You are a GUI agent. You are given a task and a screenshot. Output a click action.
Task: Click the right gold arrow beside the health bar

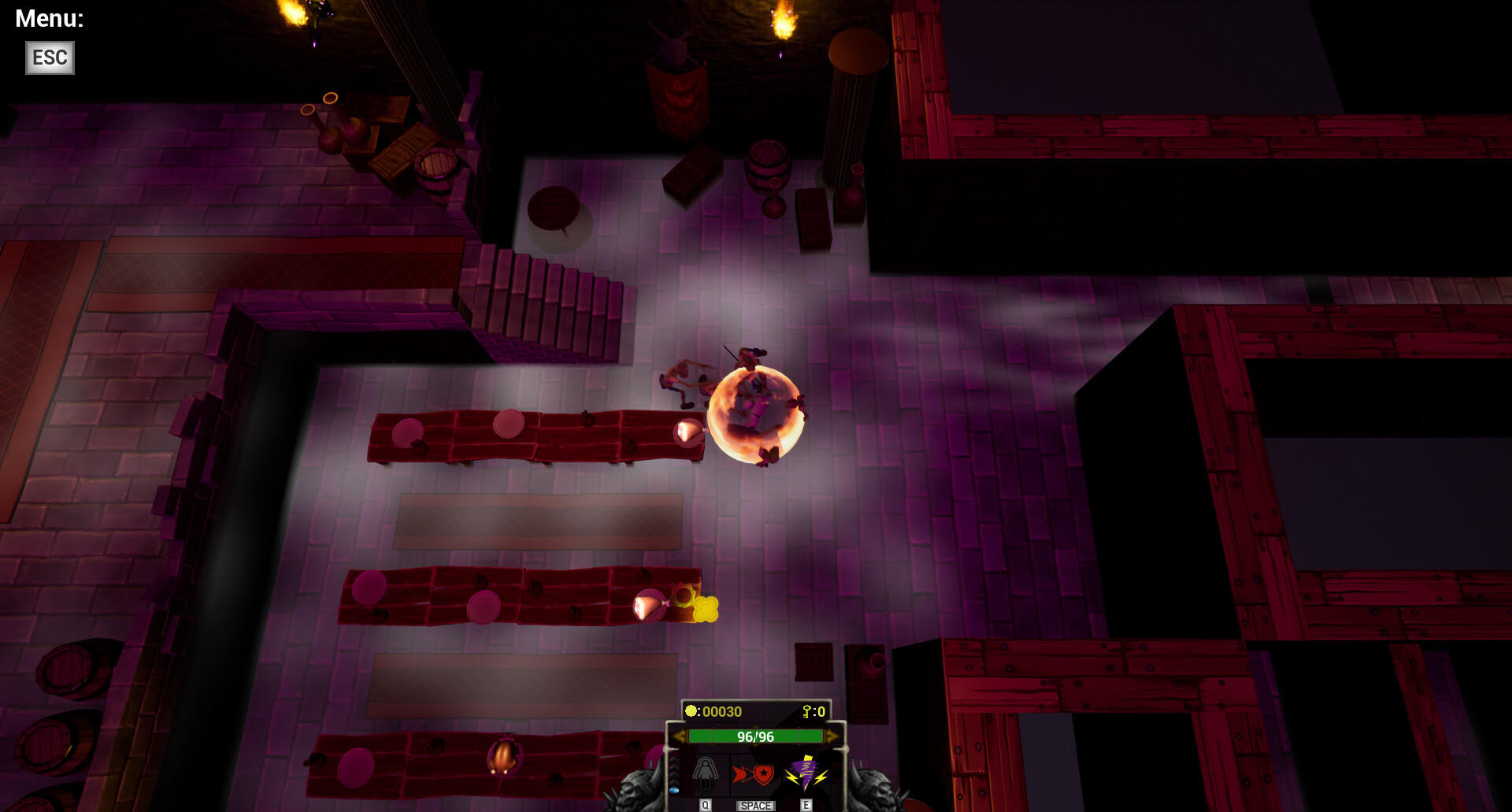(x=831, y=736)
